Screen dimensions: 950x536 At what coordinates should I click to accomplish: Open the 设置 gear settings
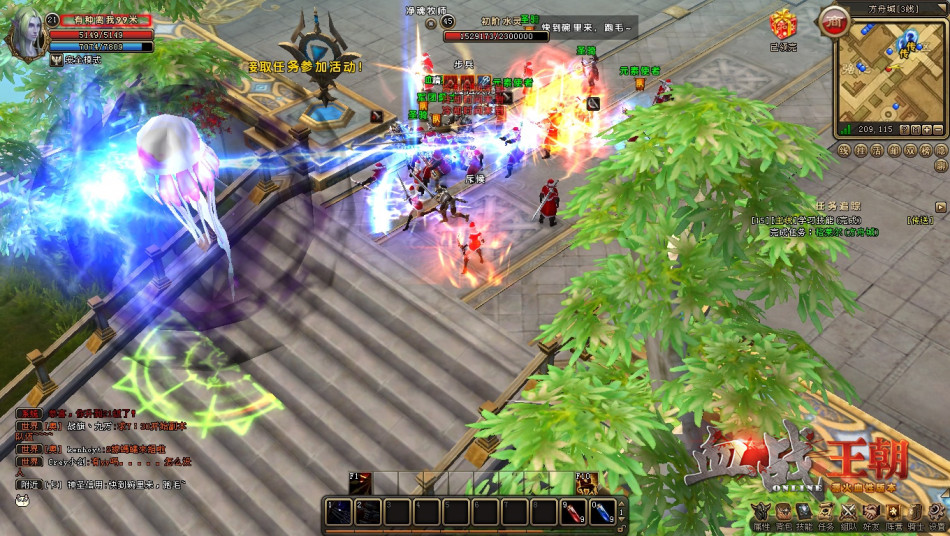936,513
